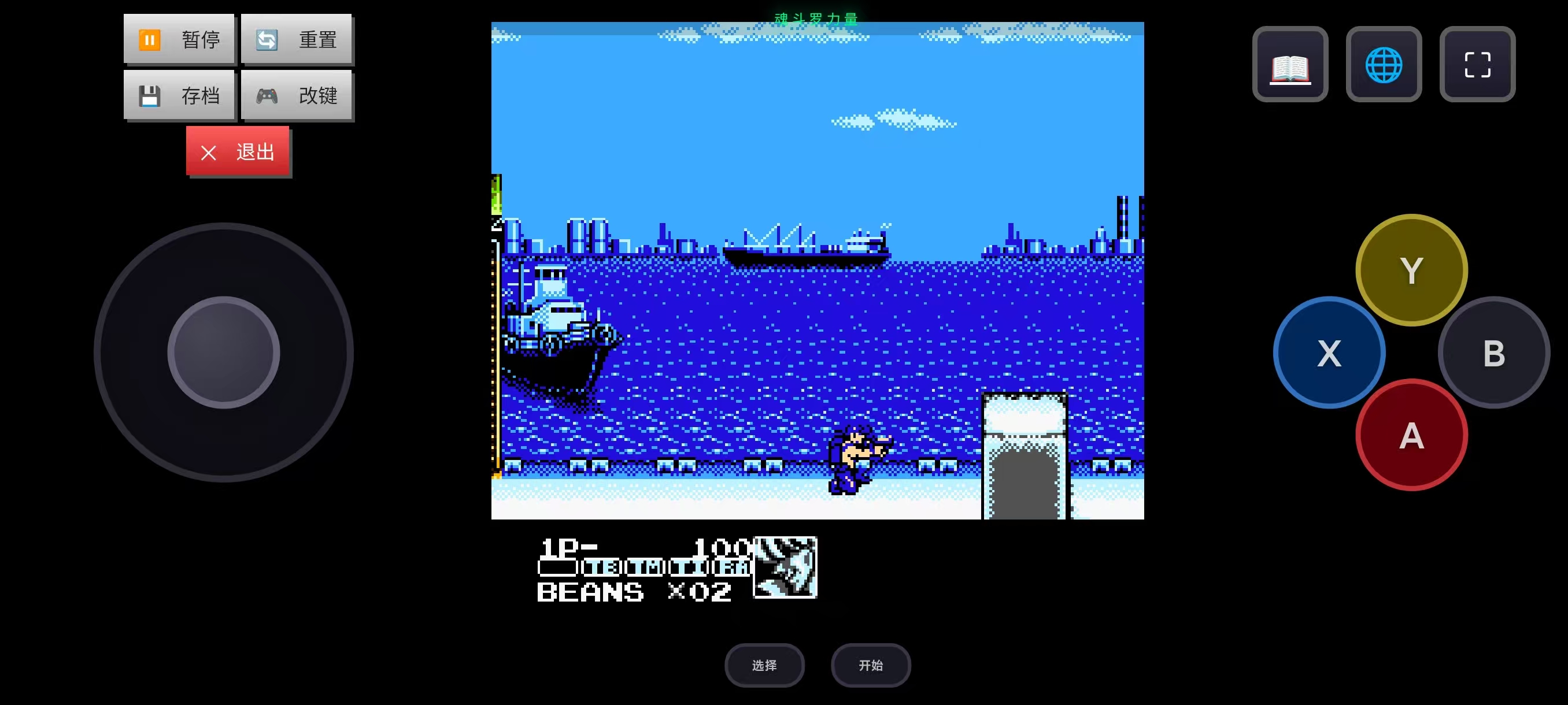Screen dimensions: 1568x705
Task: Exit the game via 退出
Action: pos(238,151)
